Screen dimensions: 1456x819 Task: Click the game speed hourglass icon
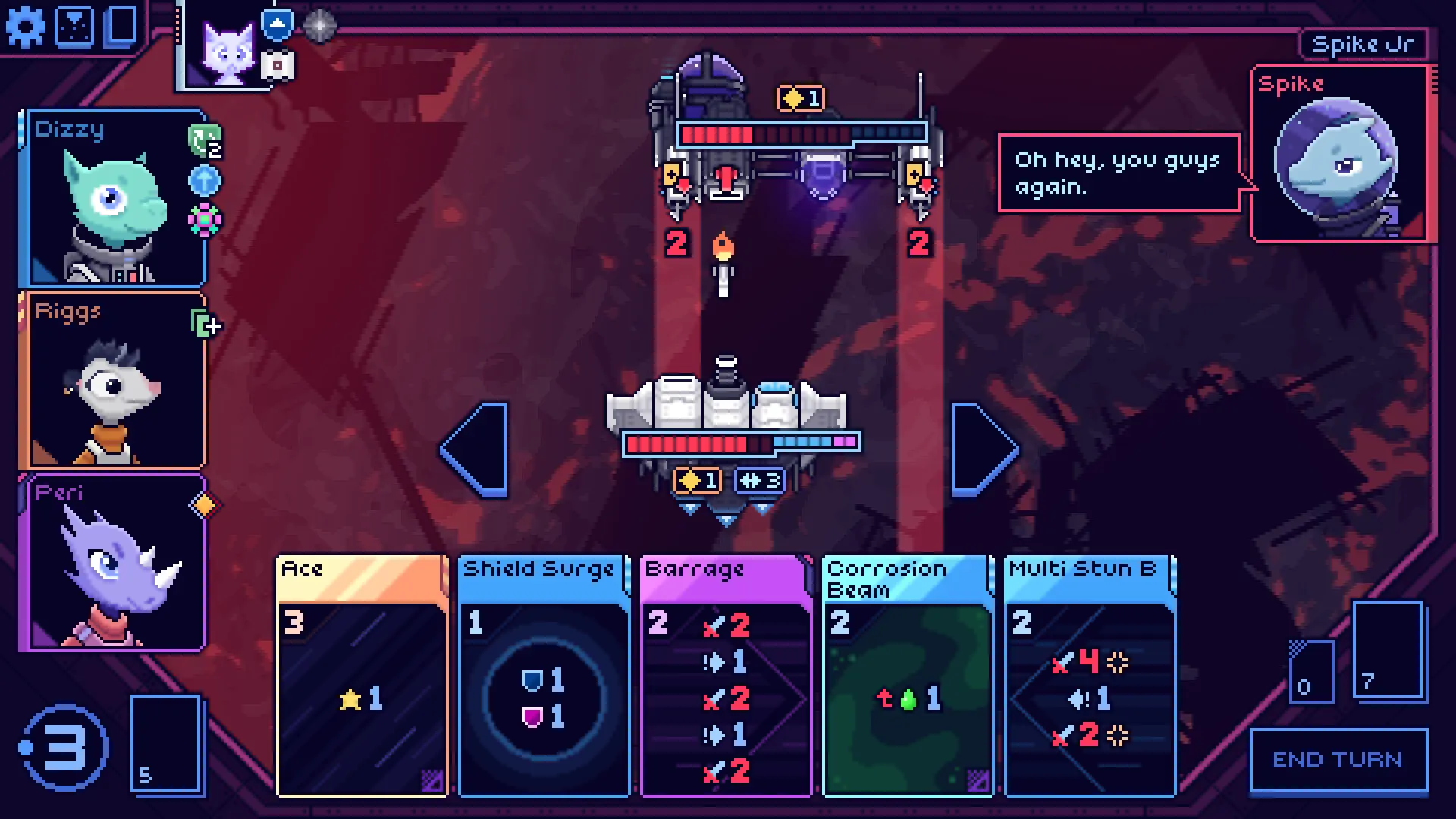[x=74, y=26]
